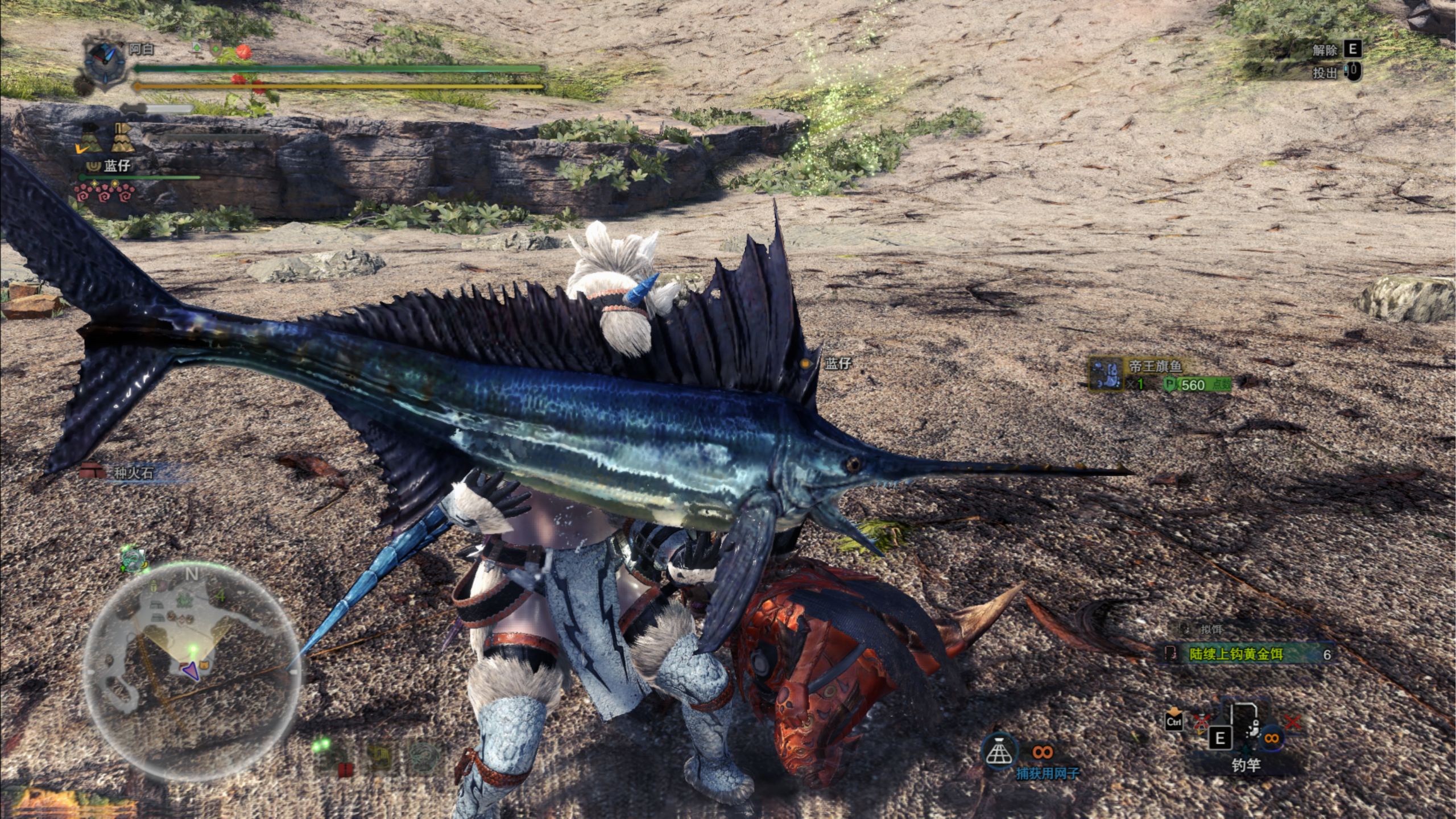This screenshot has width=1456, height=819.
Task: Choose the golden bait entry
Action: (1247, 654)
